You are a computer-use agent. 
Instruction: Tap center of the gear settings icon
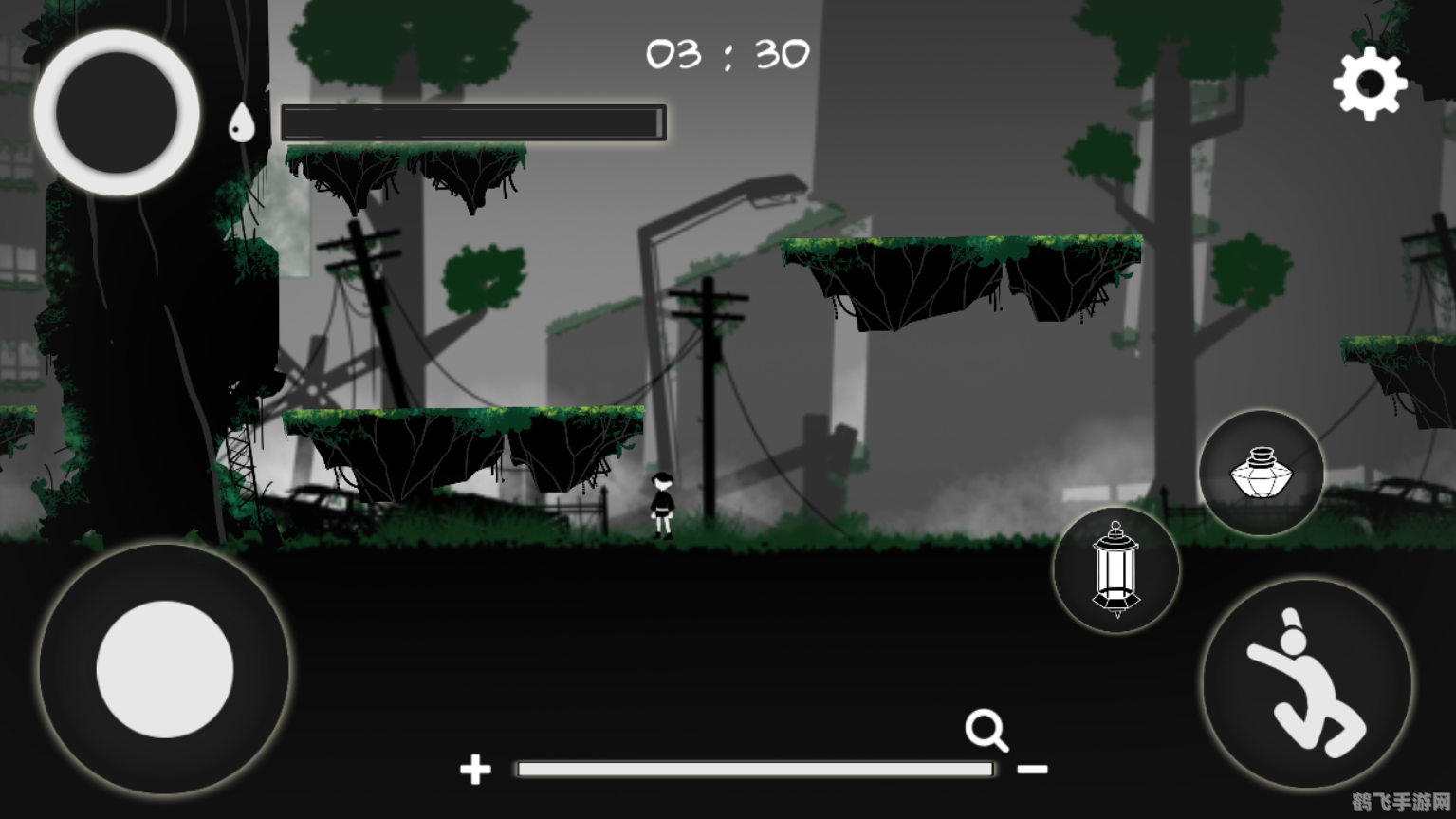tap(1370, 83)
